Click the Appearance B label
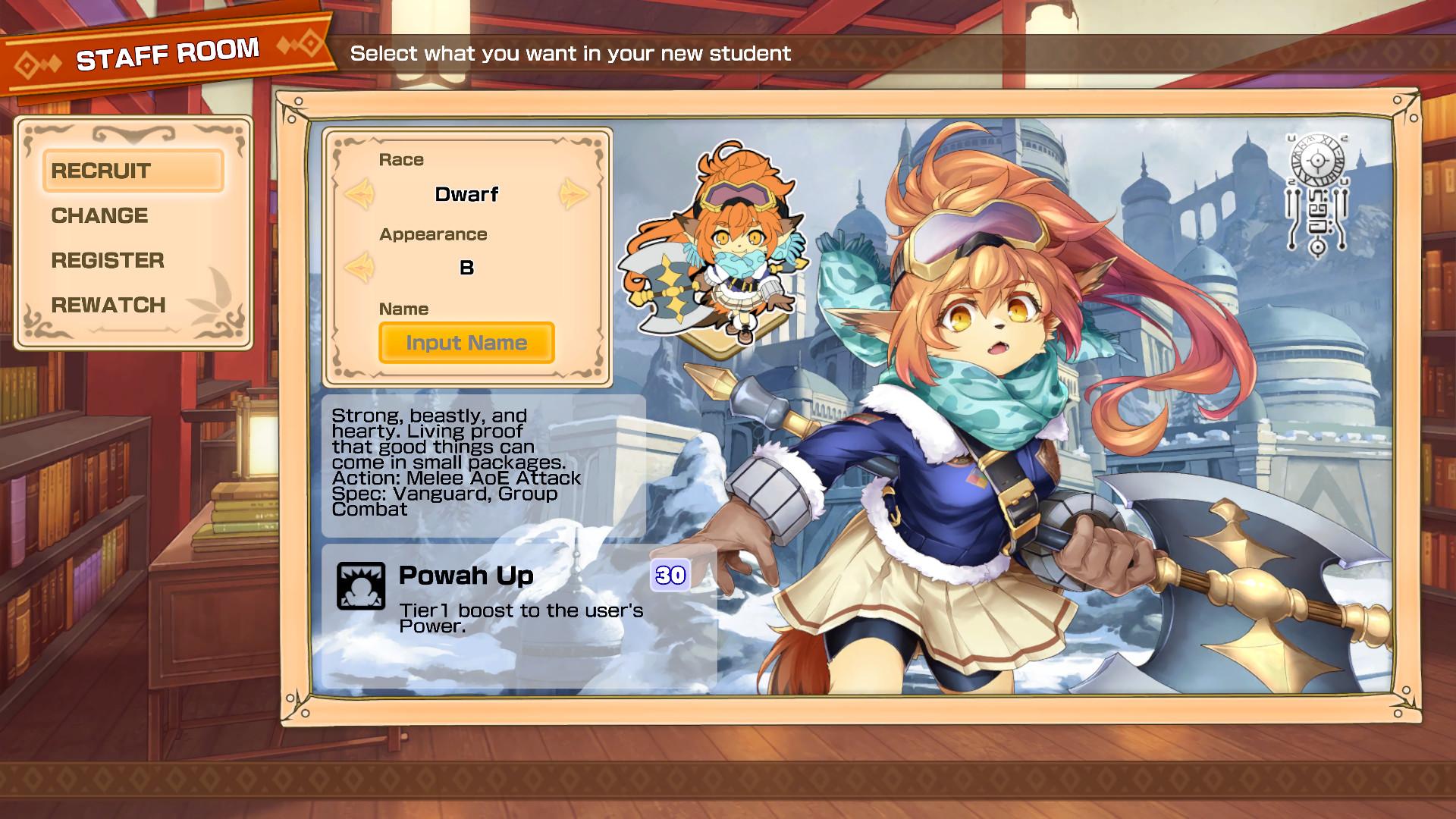The height and width of the screenshot is (819, 1456). click(467, 267)
